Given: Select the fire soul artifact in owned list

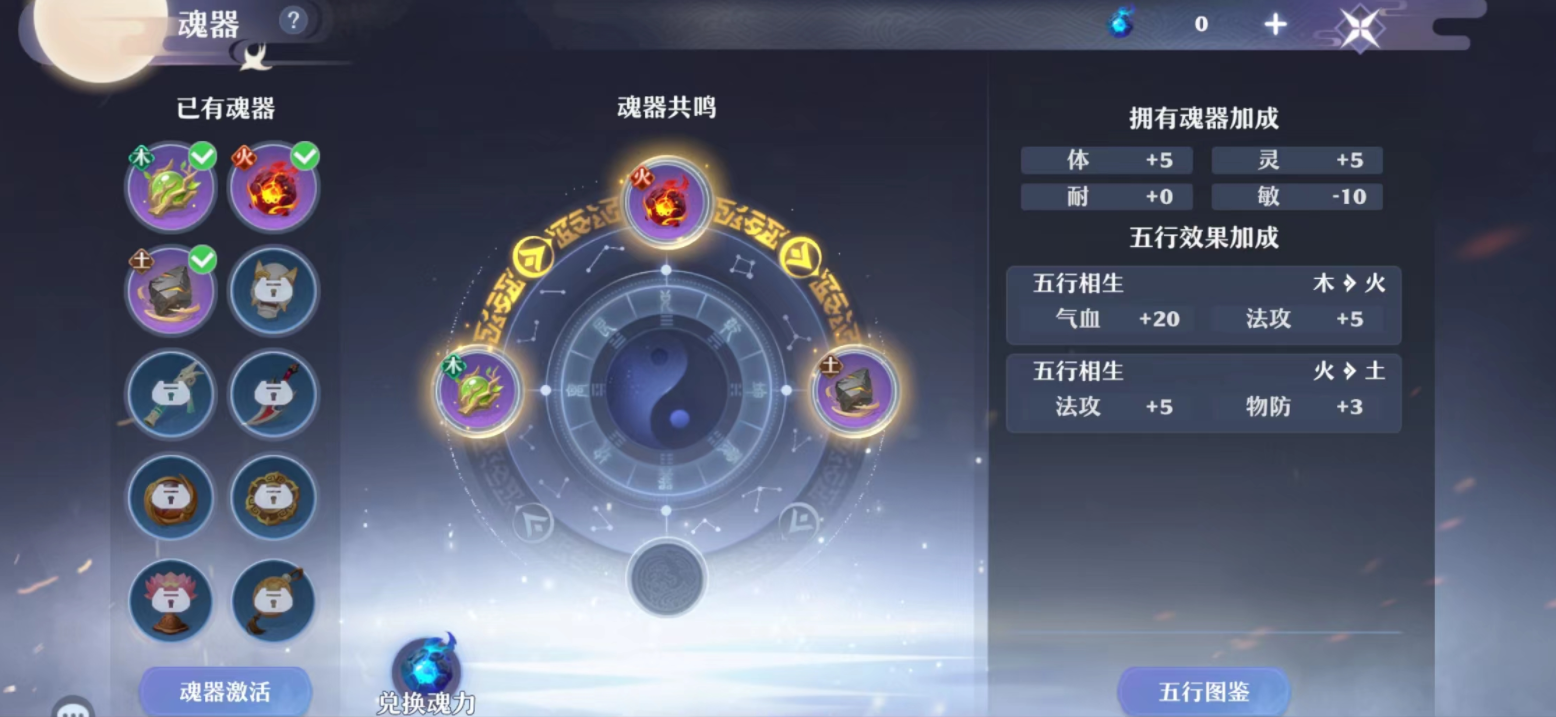Looking at the screenshot, I should tap(273, 188).
